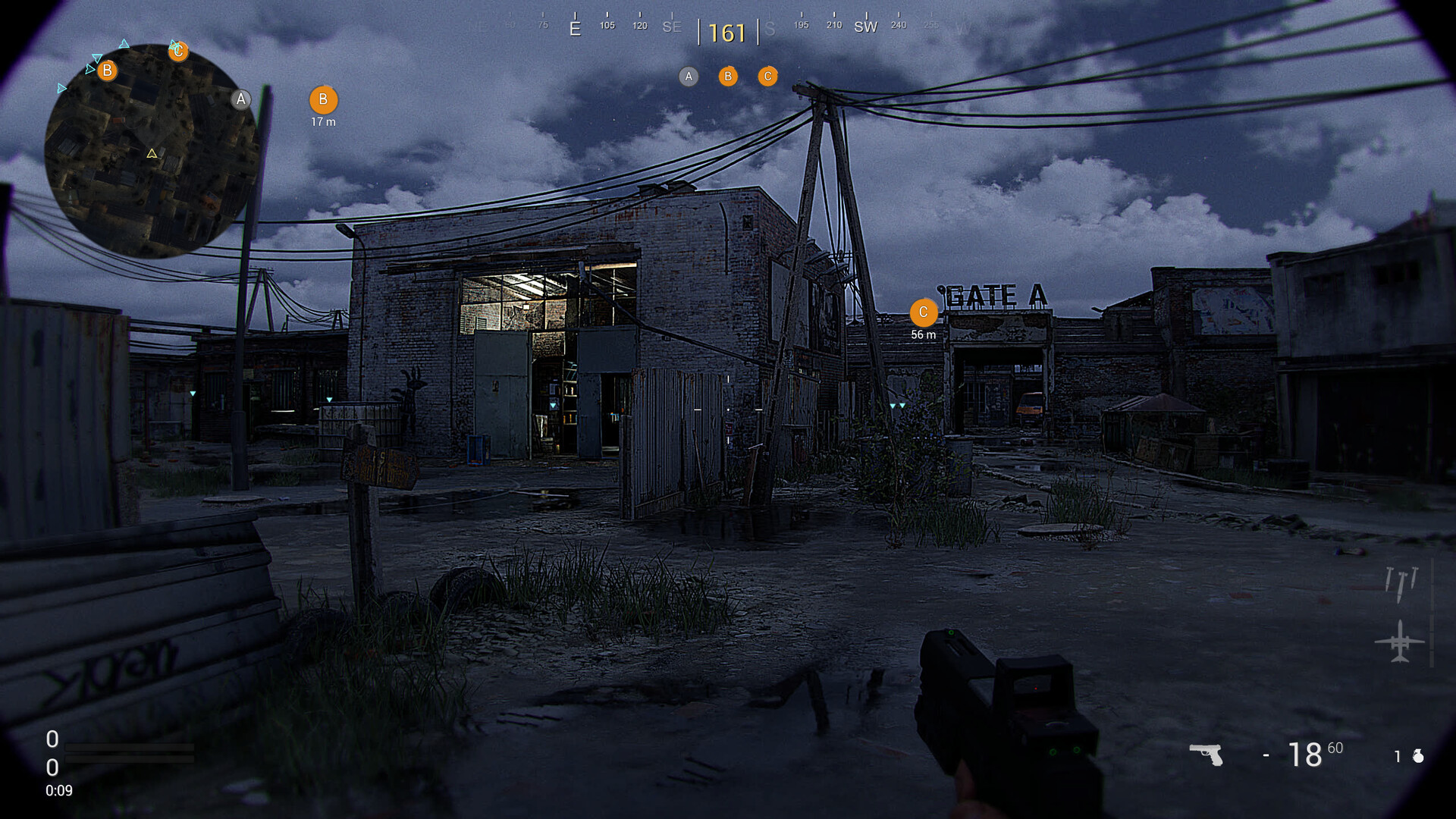Select the orange C marker on the minimap
Viewport: 1456px width, 819px height.
coord(178,51)
